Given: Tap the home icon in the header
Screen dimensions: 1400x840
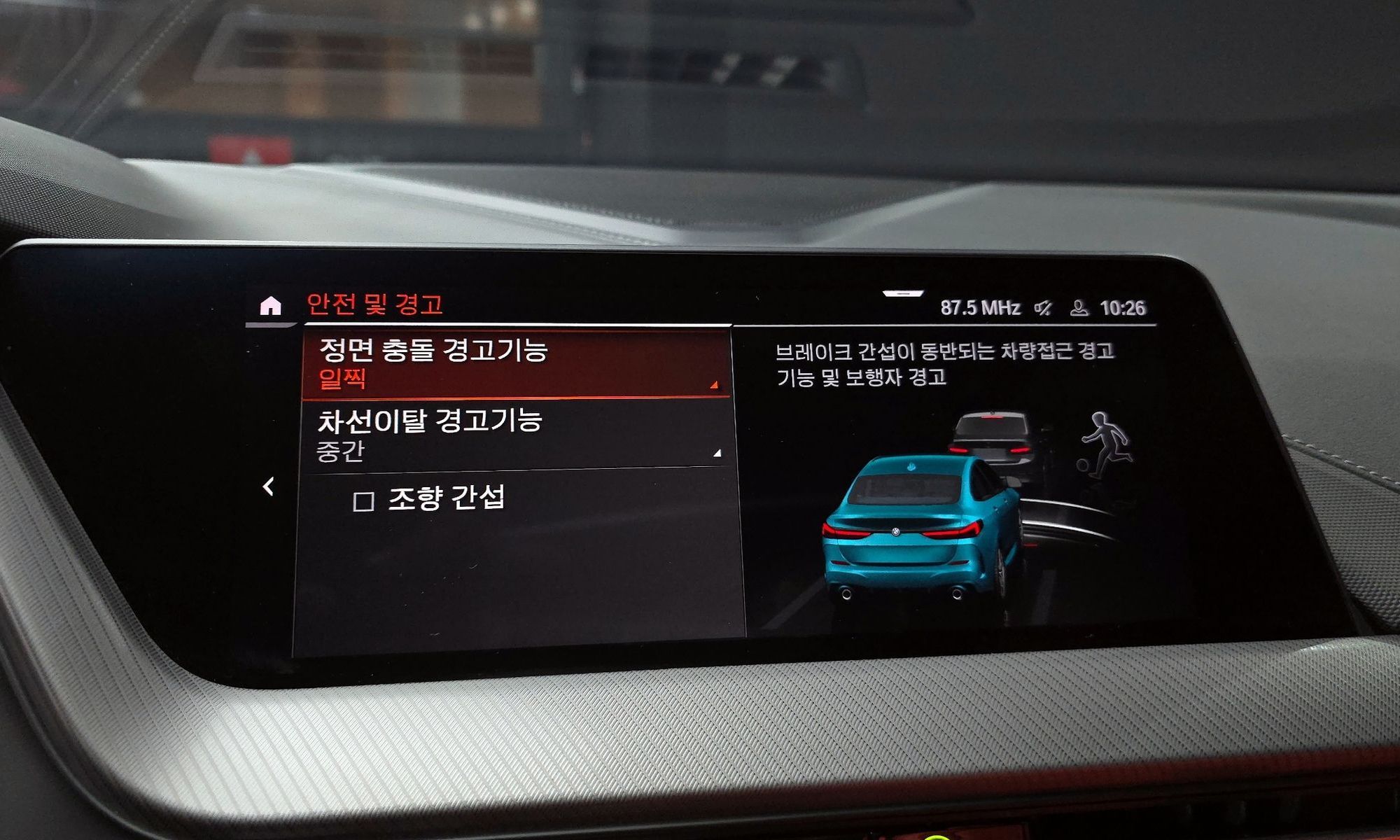Looking at the screenshot, I should (270, 306).
